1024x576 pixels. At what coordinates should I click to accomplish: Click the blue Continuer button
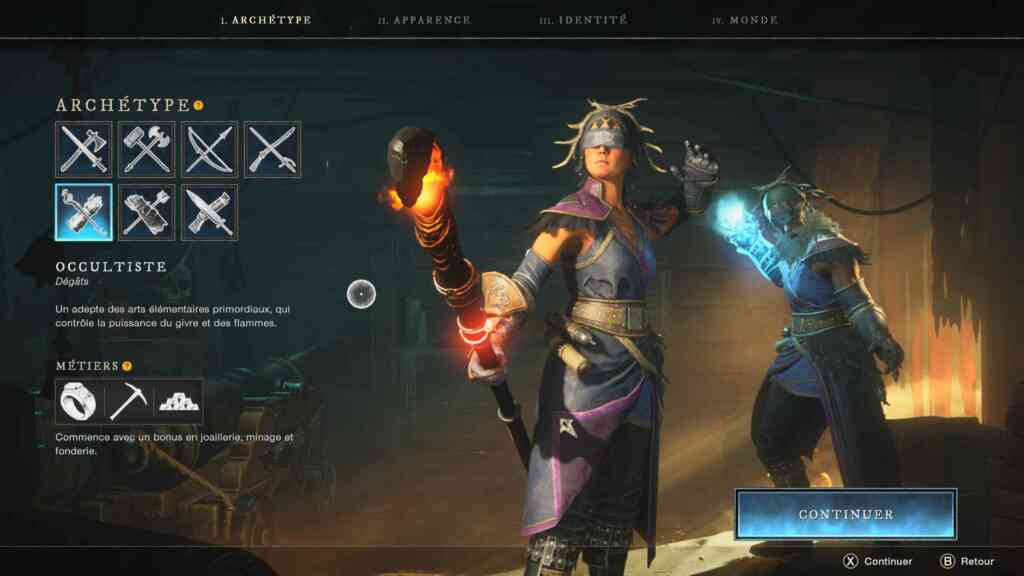click(x=846, y=514)
